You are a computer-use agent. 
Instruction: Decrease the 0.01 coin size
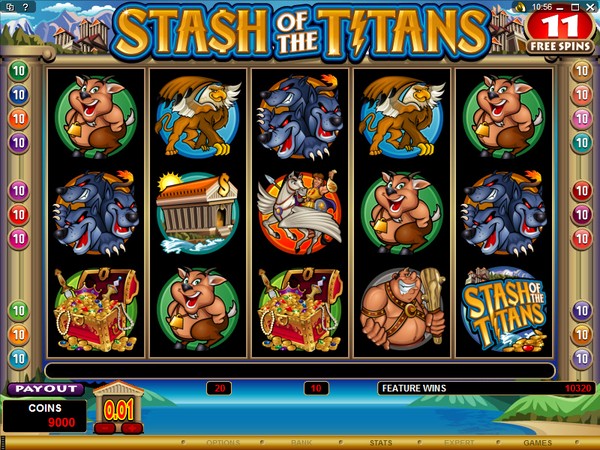[x=106, y=428]
